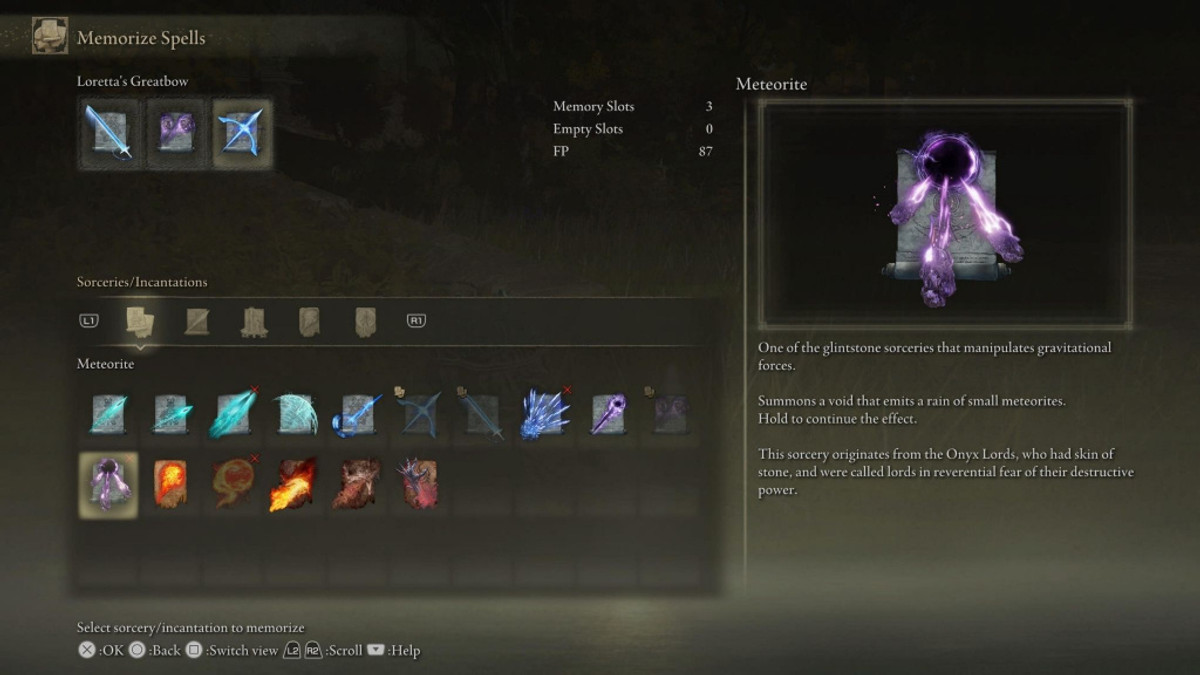Select the brown beast claw incantation
This screenshot has width=1200, height=675.
(x=356, y=484)
